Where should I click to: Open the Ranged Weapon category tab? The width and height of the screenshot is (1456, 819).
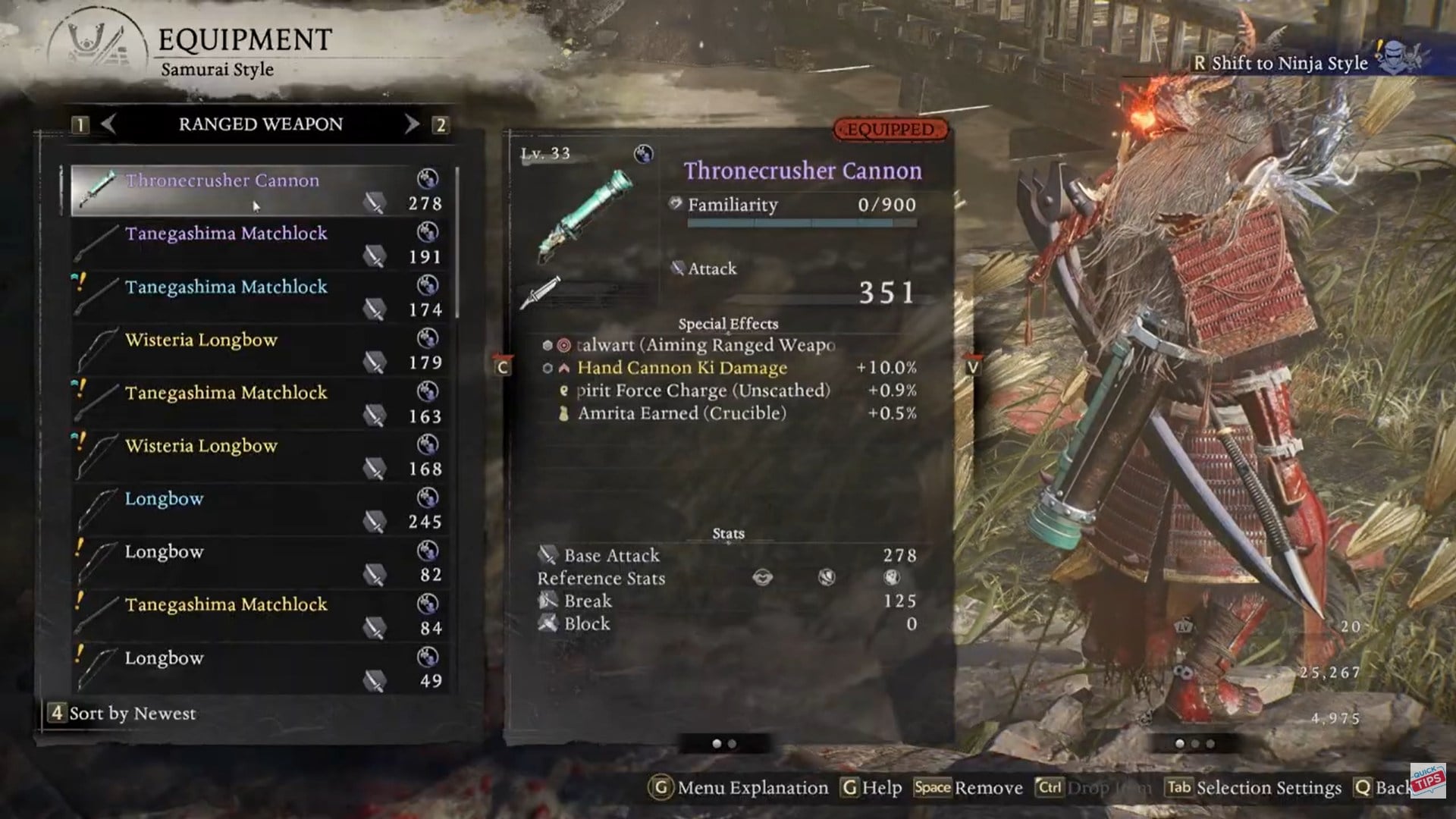coord(261,124)
